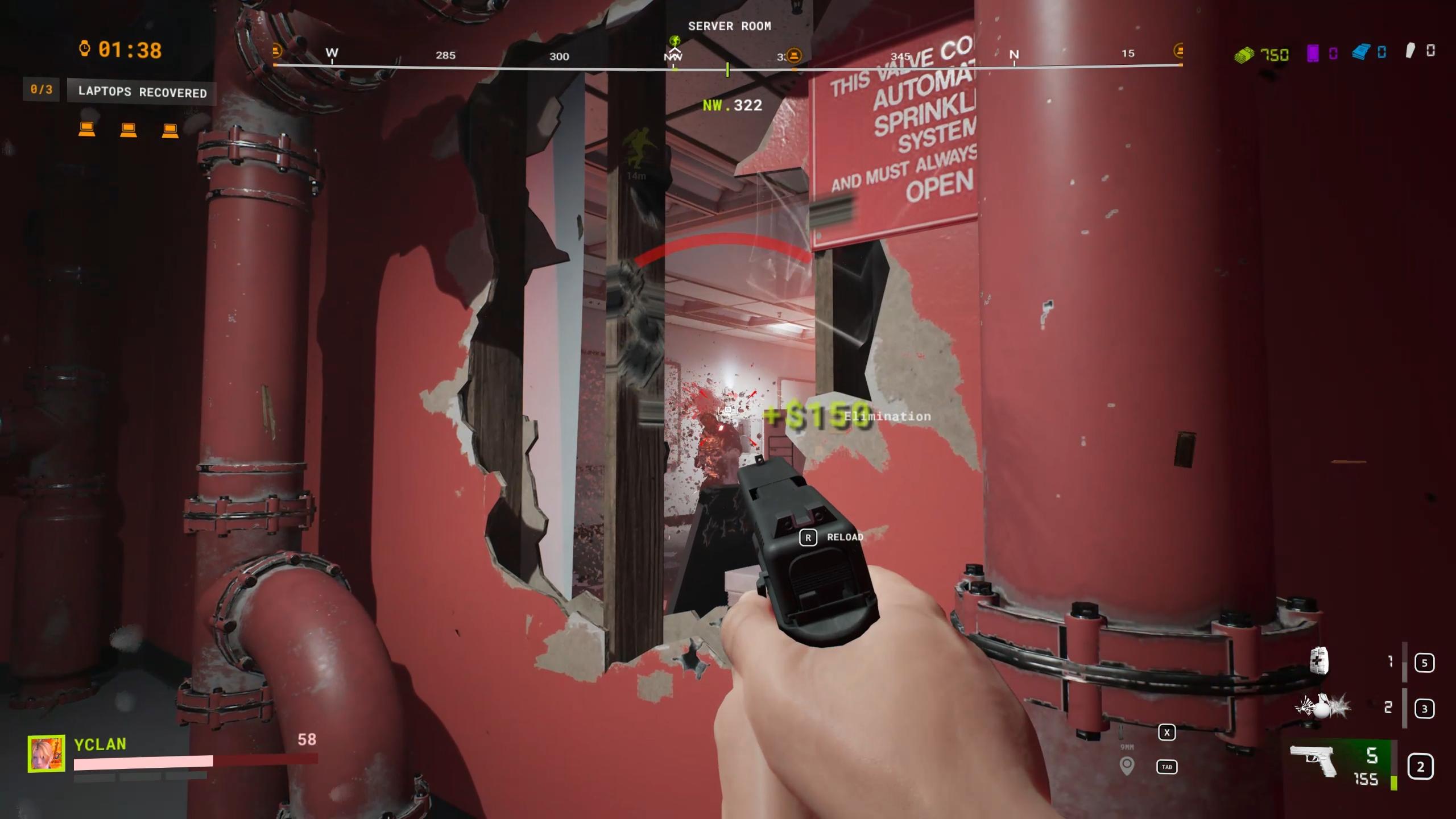This screenshot has width=1456, height=819.
Task: Click the stopwatch icon beside the timer
Action: (x=85, y=49)
